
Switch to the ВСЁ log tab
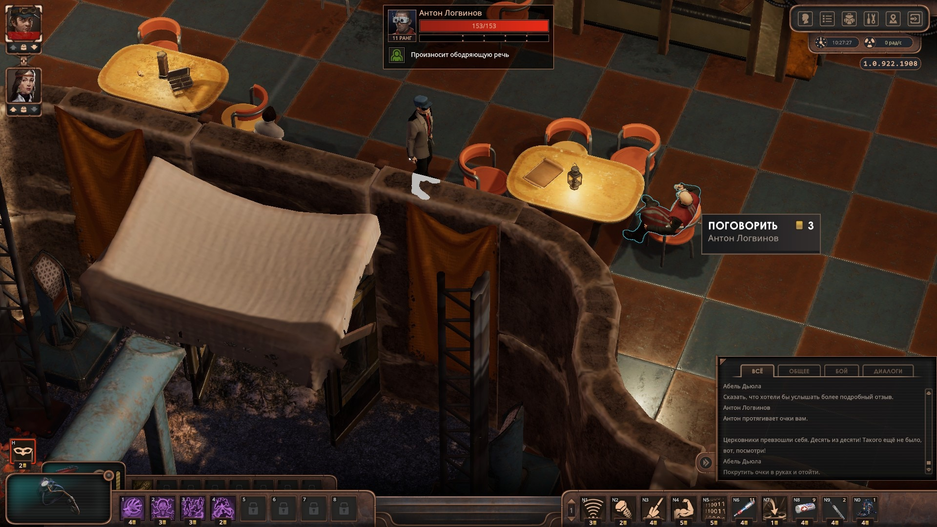(755, 371)
